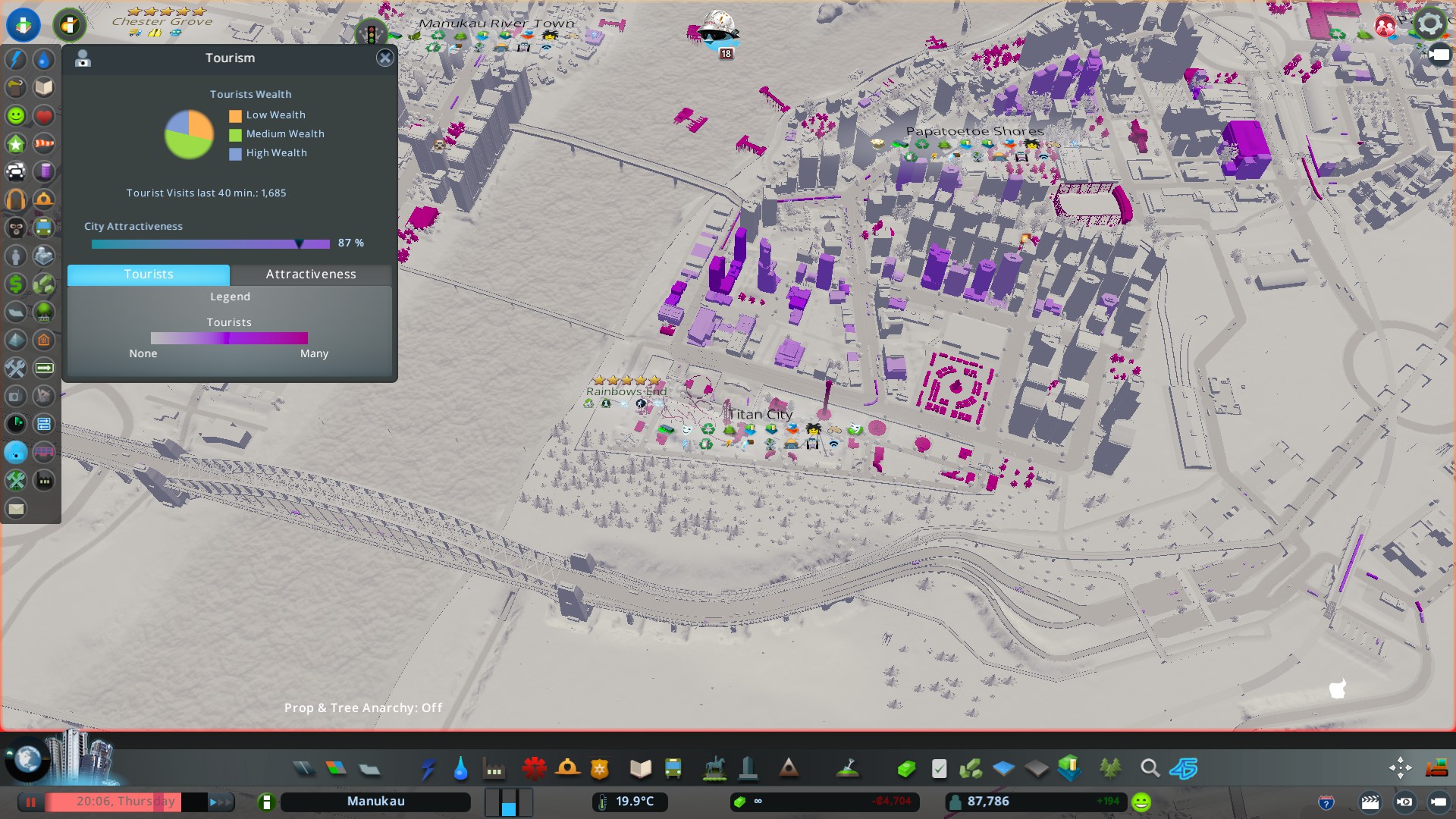
Task: Show the water droplet info view
Action: (44, 60)
